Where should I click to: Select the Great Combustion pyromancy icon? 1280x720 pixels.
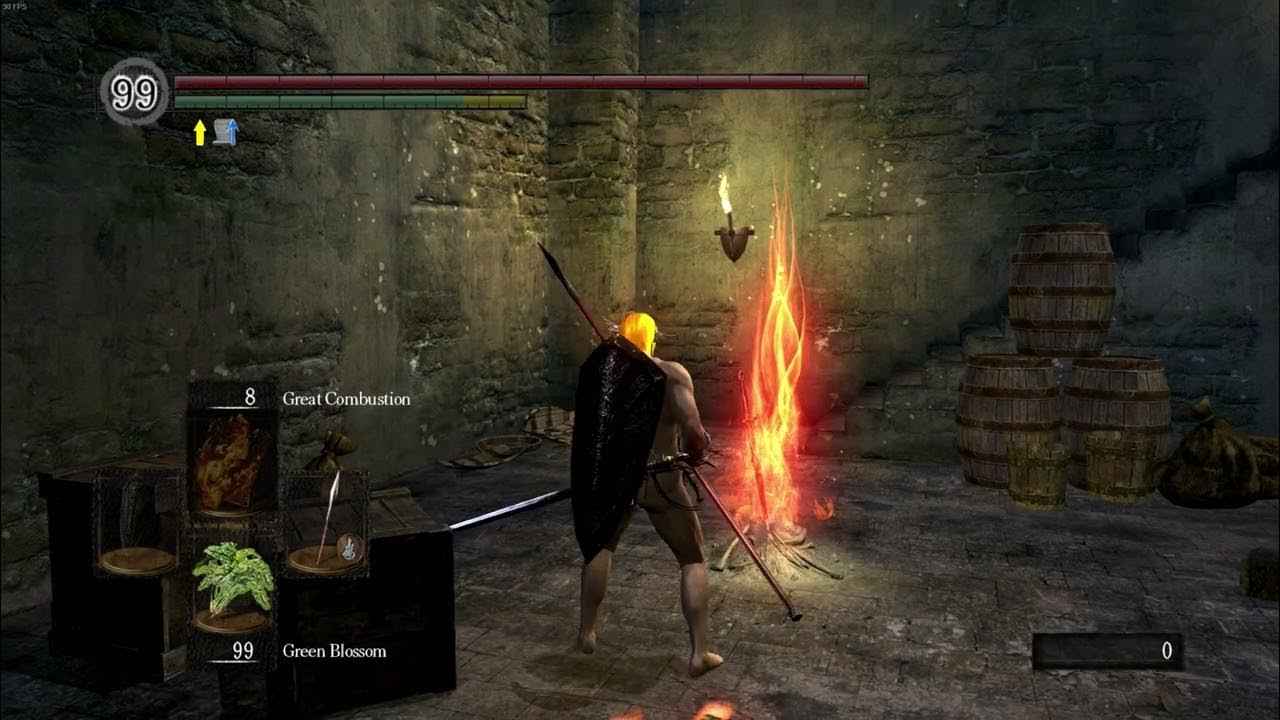228,466
